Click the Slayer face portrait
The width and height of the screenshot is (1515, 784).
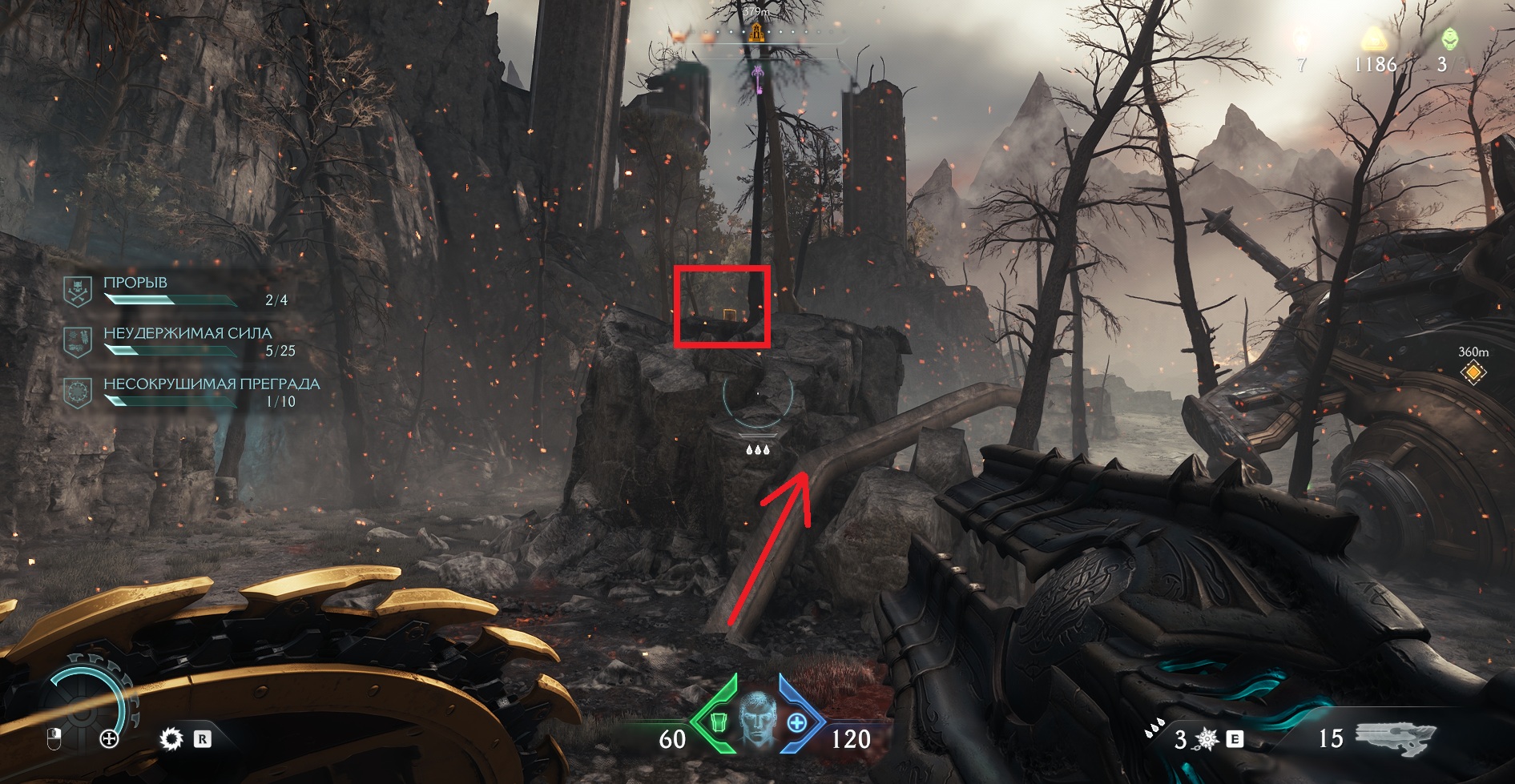(758, 720)
